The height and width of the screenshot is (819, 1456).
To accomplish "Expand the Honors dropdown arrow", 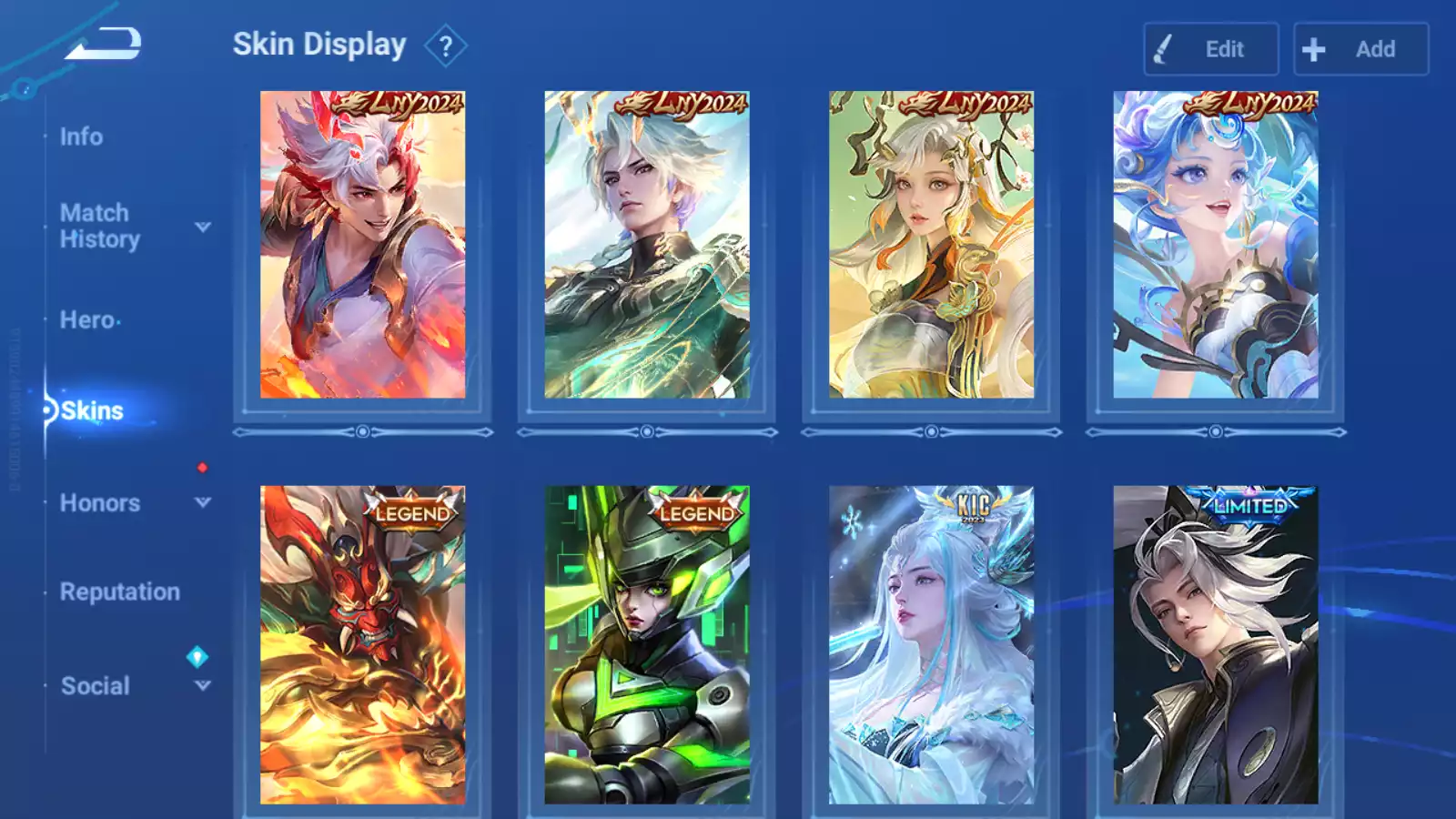I will (203, 502).
